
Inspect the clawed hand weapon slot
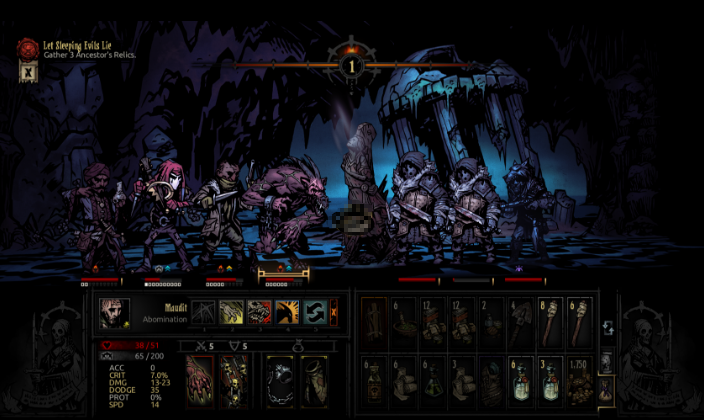(x=200, y=381)
